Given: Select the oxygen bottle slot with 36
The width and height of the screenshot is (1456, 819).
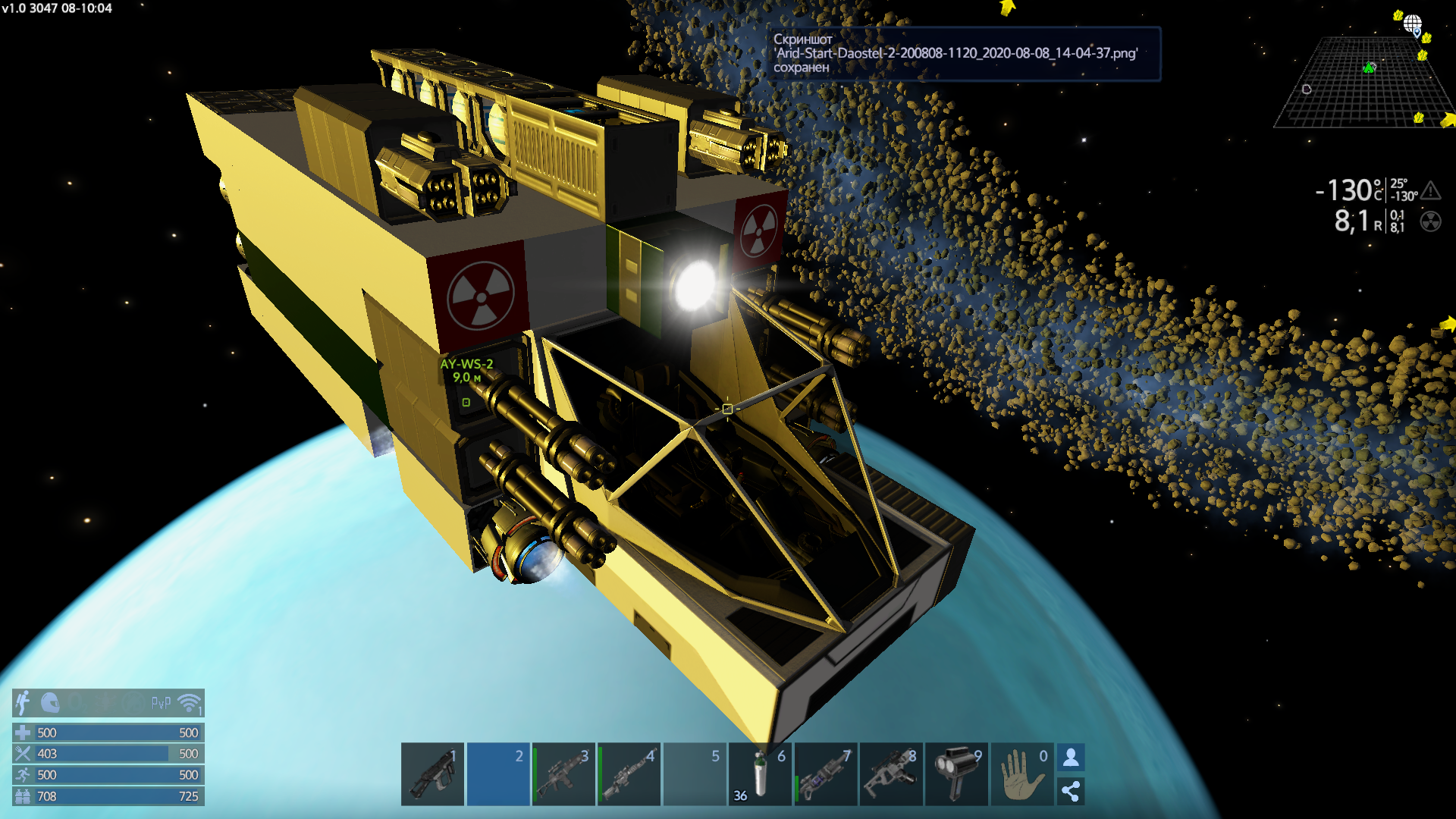Looking at the screenshot, I should click(x=760, y=774).
